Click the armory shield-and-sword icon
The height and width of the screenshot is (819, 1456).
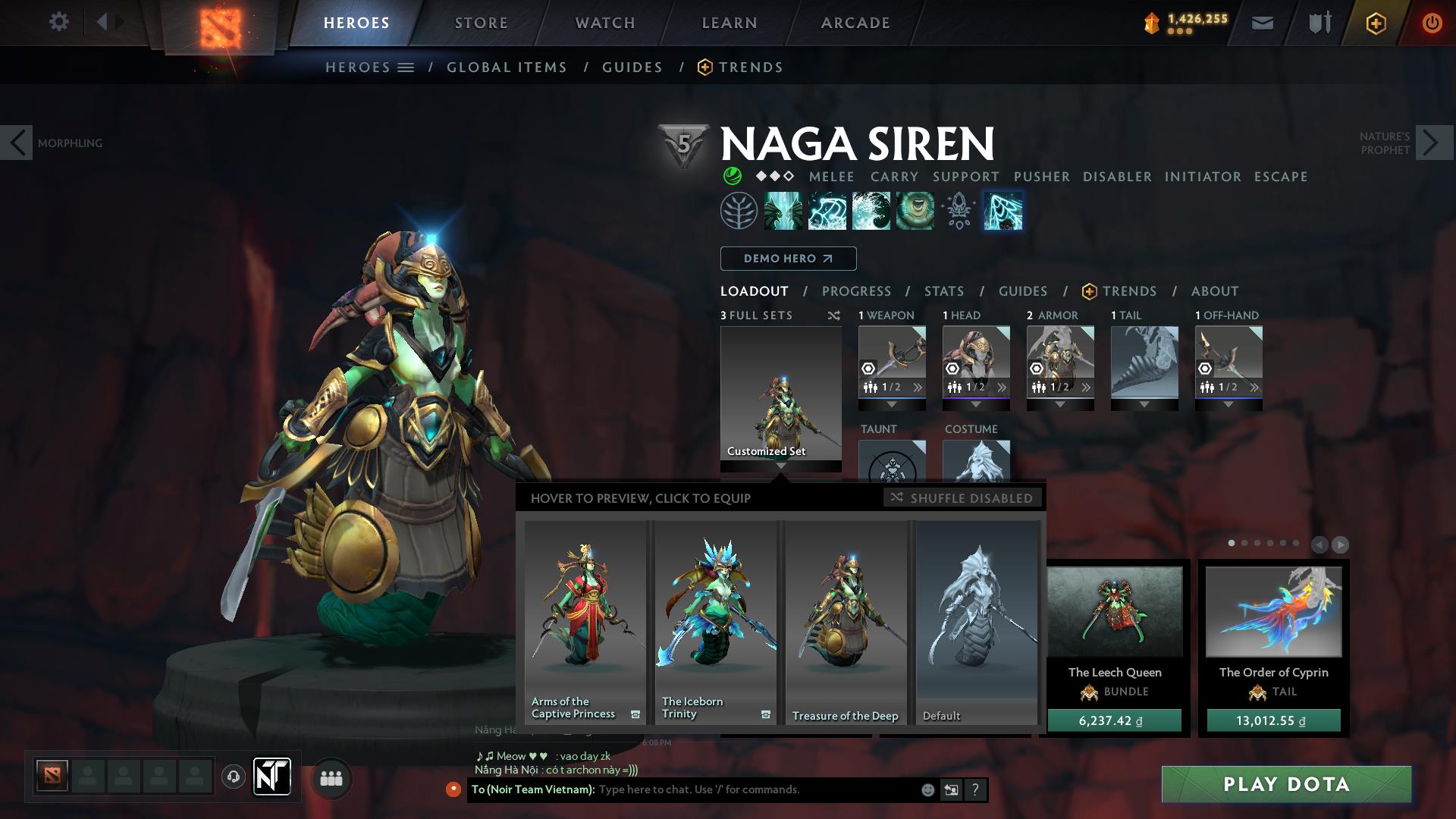click(x=1317, y=24)
